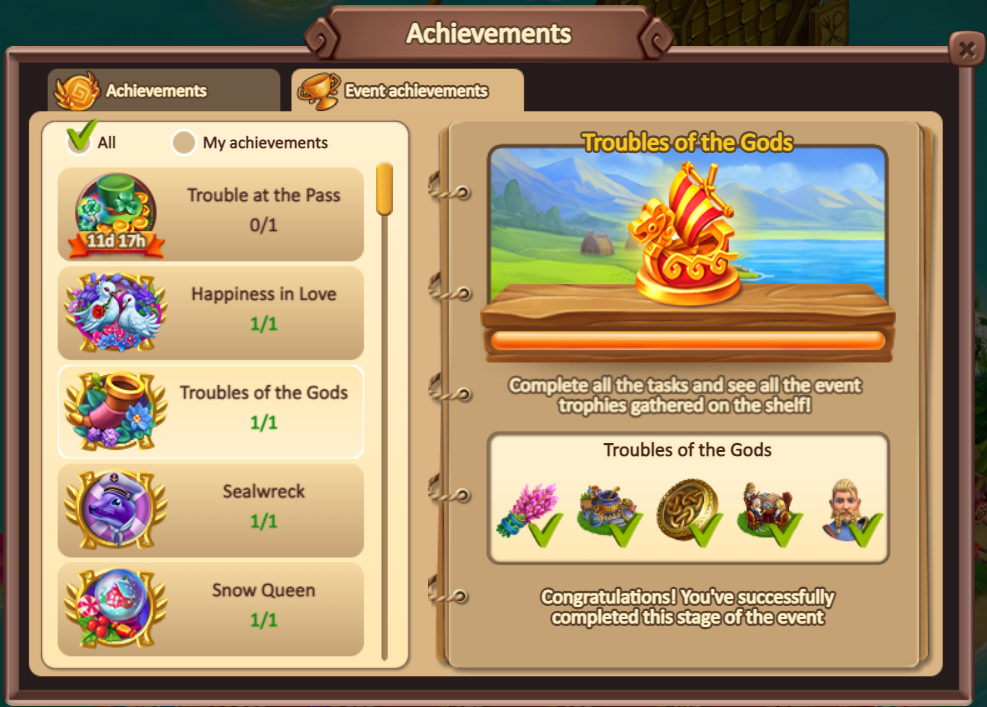Click the achievement list scrollbar handle

[384, 188]
